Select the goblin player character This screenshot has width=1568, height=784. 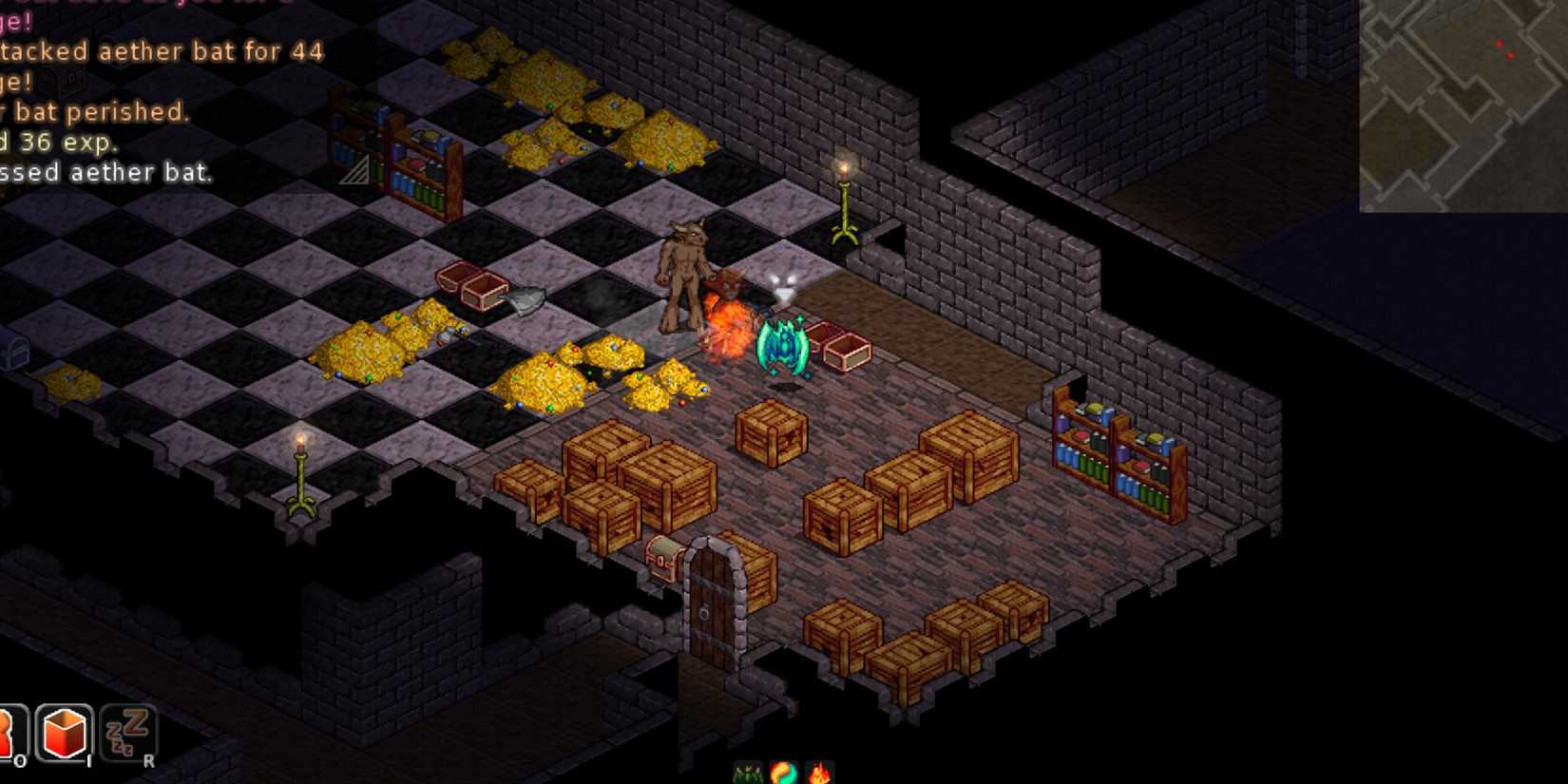(x=686, y=276)
